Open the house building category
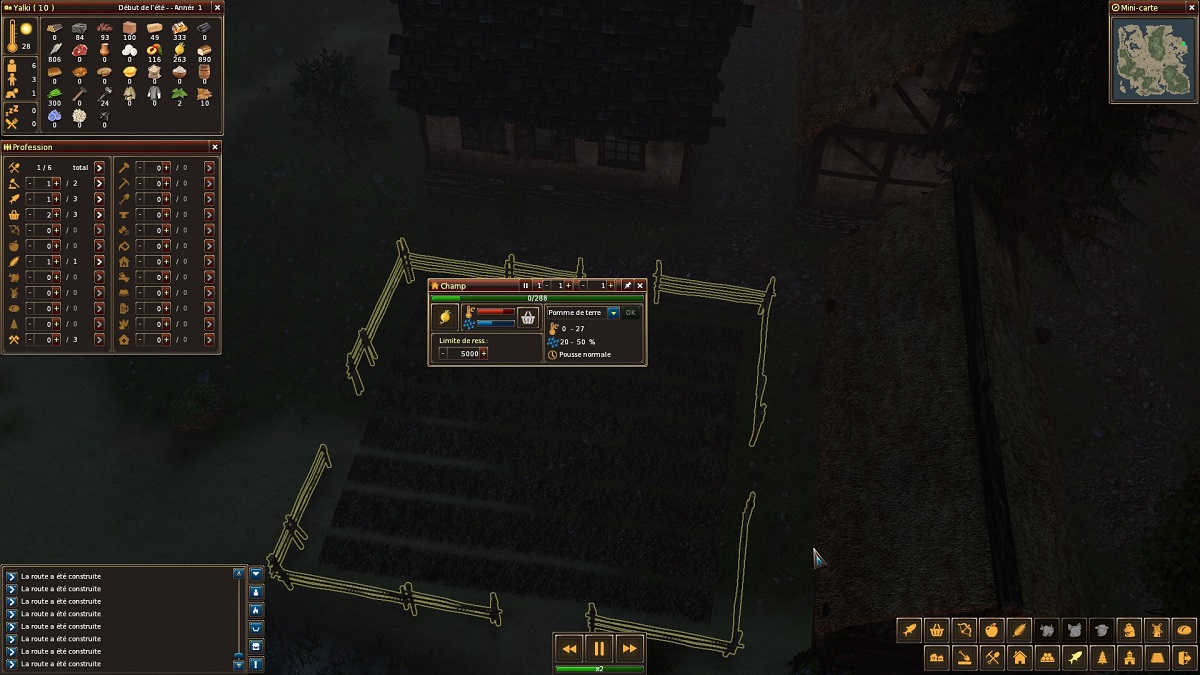The width and height of the screenshot is (1200, 675). (x=1019, y=657)
